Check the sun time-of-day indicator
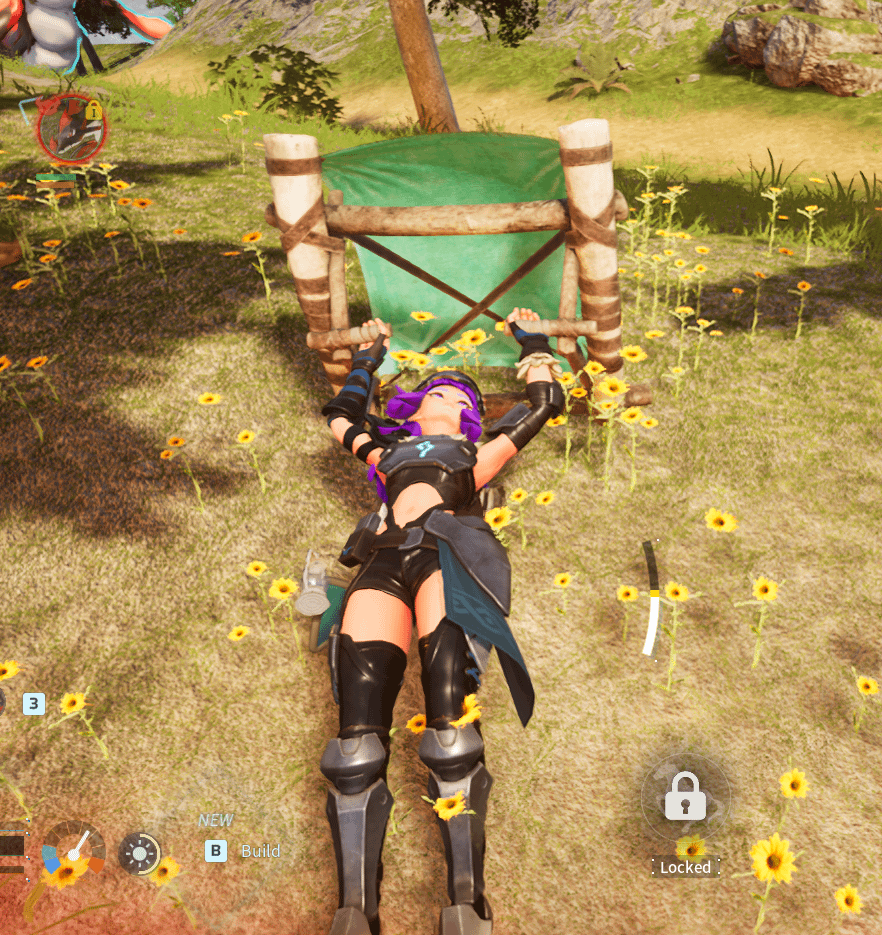This screenshot has width=882, height=935. tap(139, 853)
